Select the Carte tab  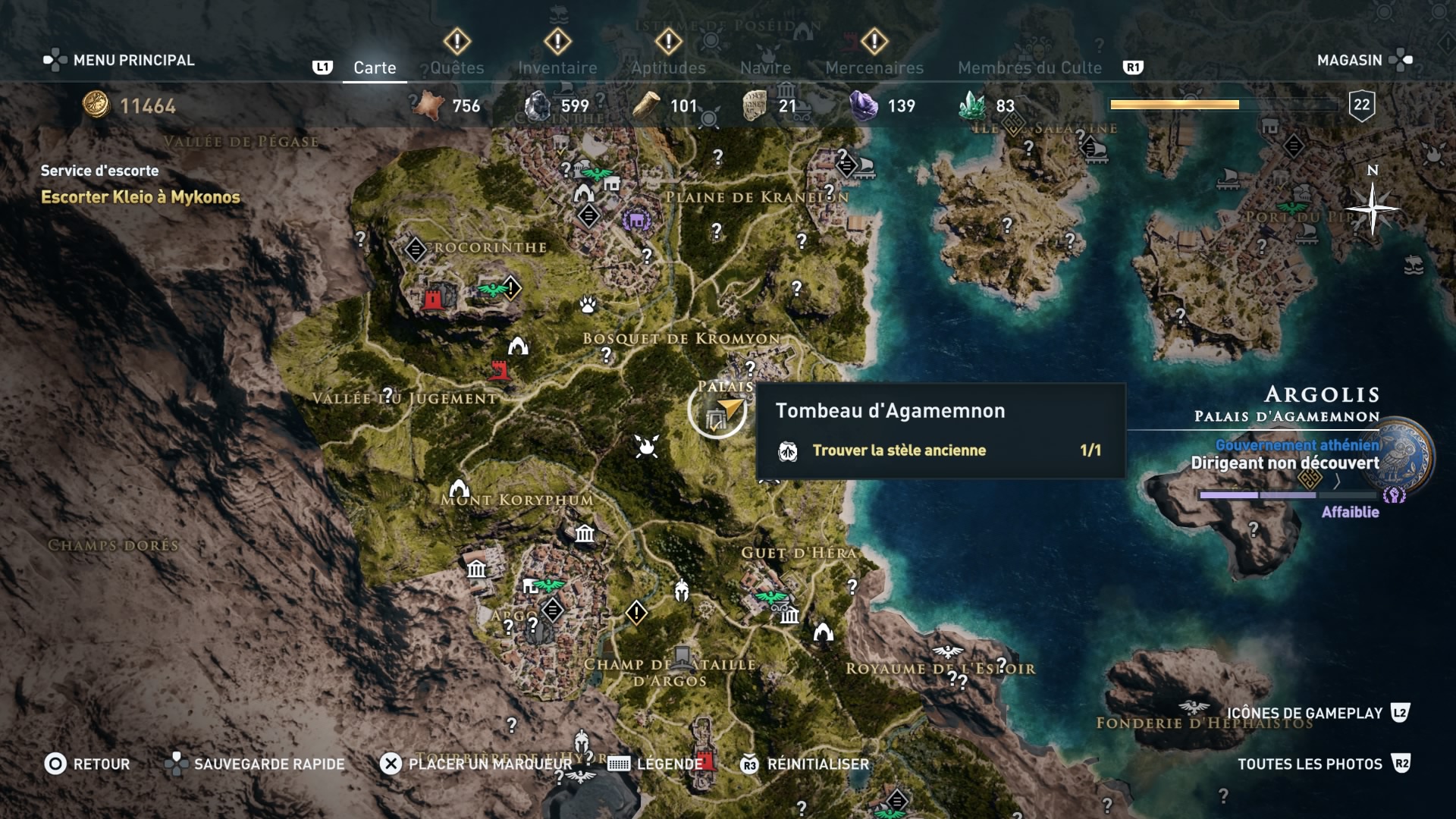pyautogui.click(x=375, y=67)
